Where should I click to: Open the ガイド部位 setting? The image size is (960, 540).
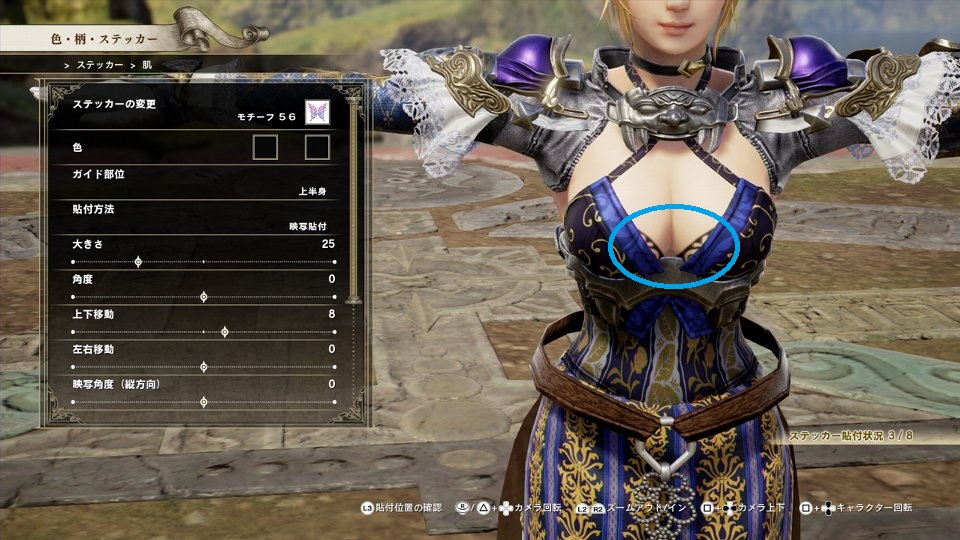coord(200,181)
